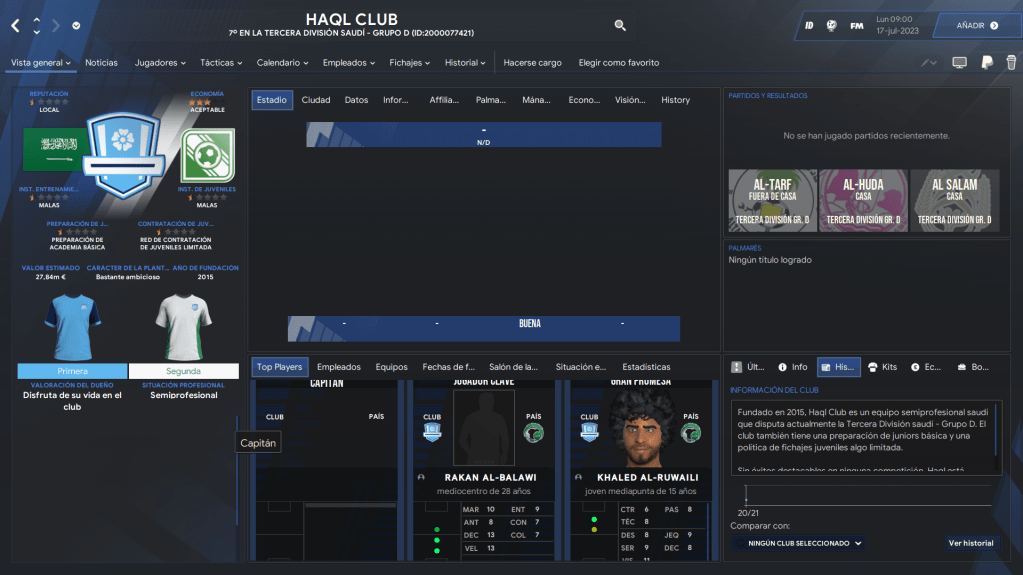Viewport: 1023px width, 575px height.
Task: Expand the Tácticas menu
Action: [221, 63]
